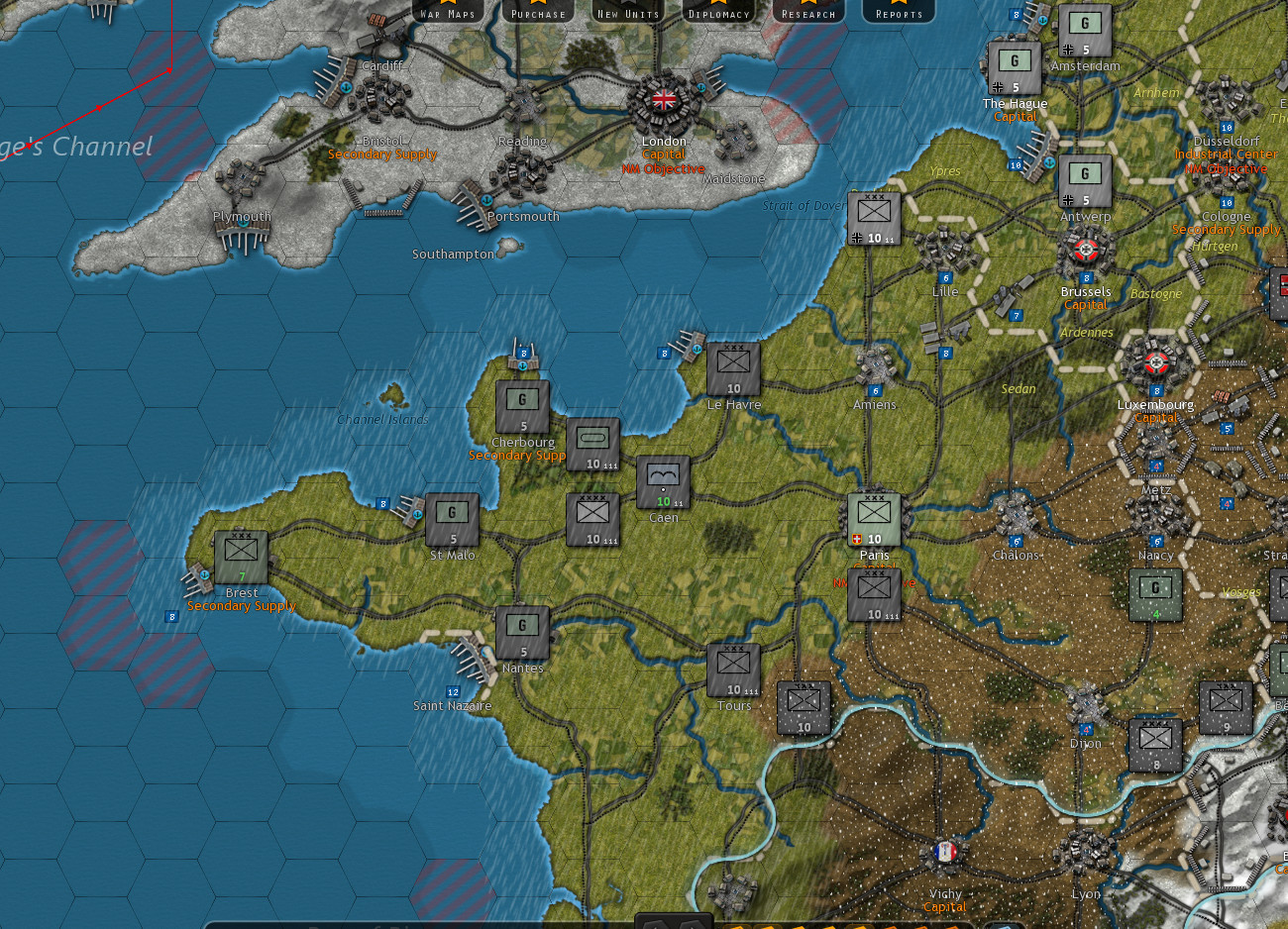Select the German garrison in Antwerp
Image resolution: width=1288 pixels, height=929 pixels.
pyautogui.click(x=1084, y=178)
